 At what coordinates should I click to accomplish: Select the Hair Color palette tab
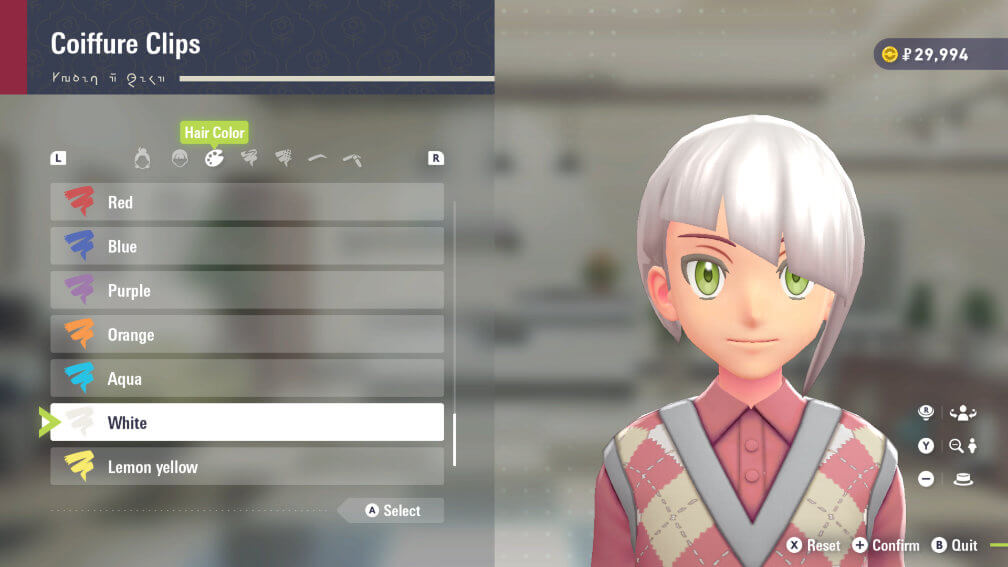click(214, 158)
